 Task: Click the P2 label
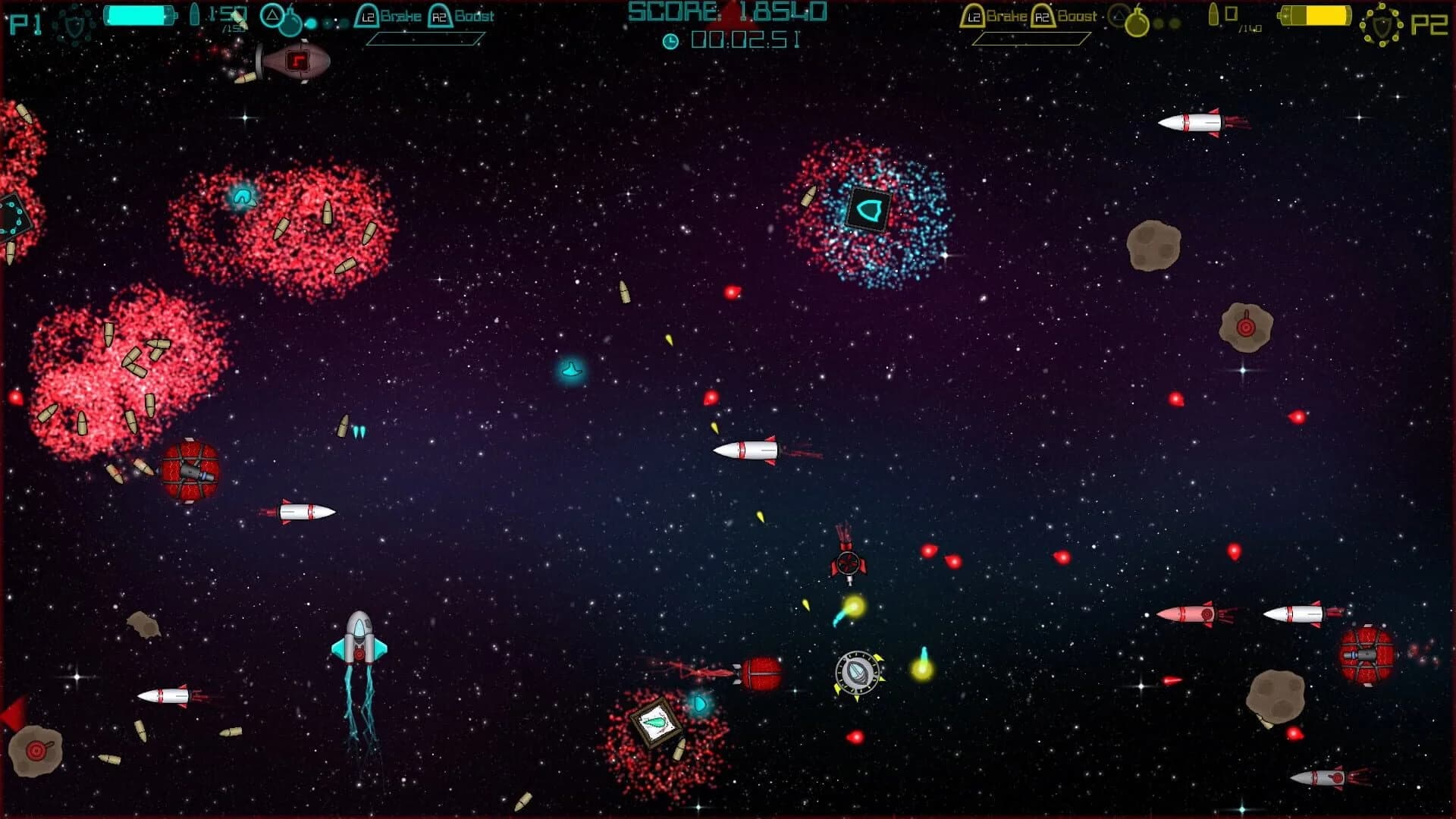(1430, 25)
